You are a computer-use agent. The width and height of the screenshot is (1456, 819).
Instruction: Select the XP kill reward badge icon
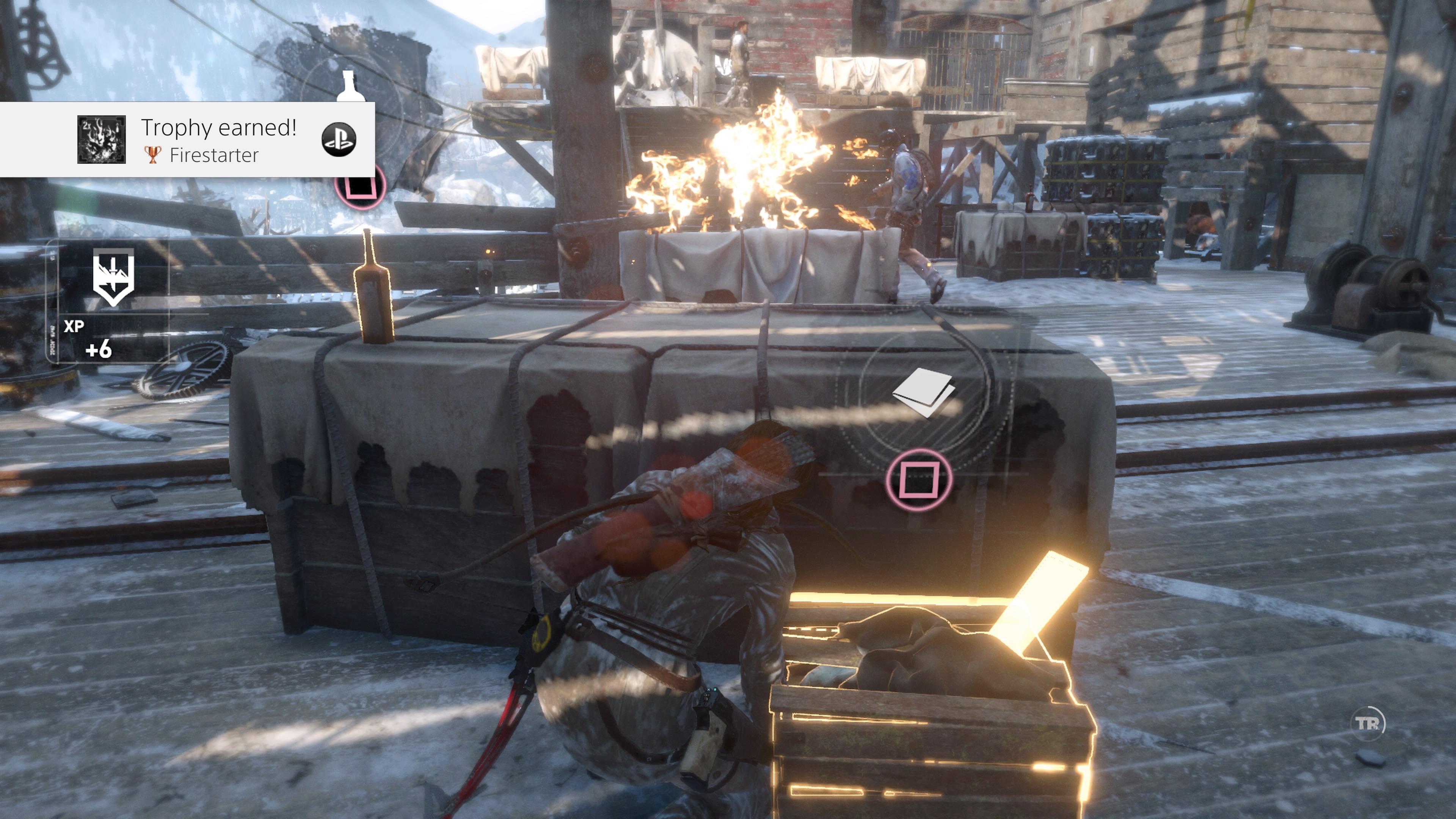[113, 278]
